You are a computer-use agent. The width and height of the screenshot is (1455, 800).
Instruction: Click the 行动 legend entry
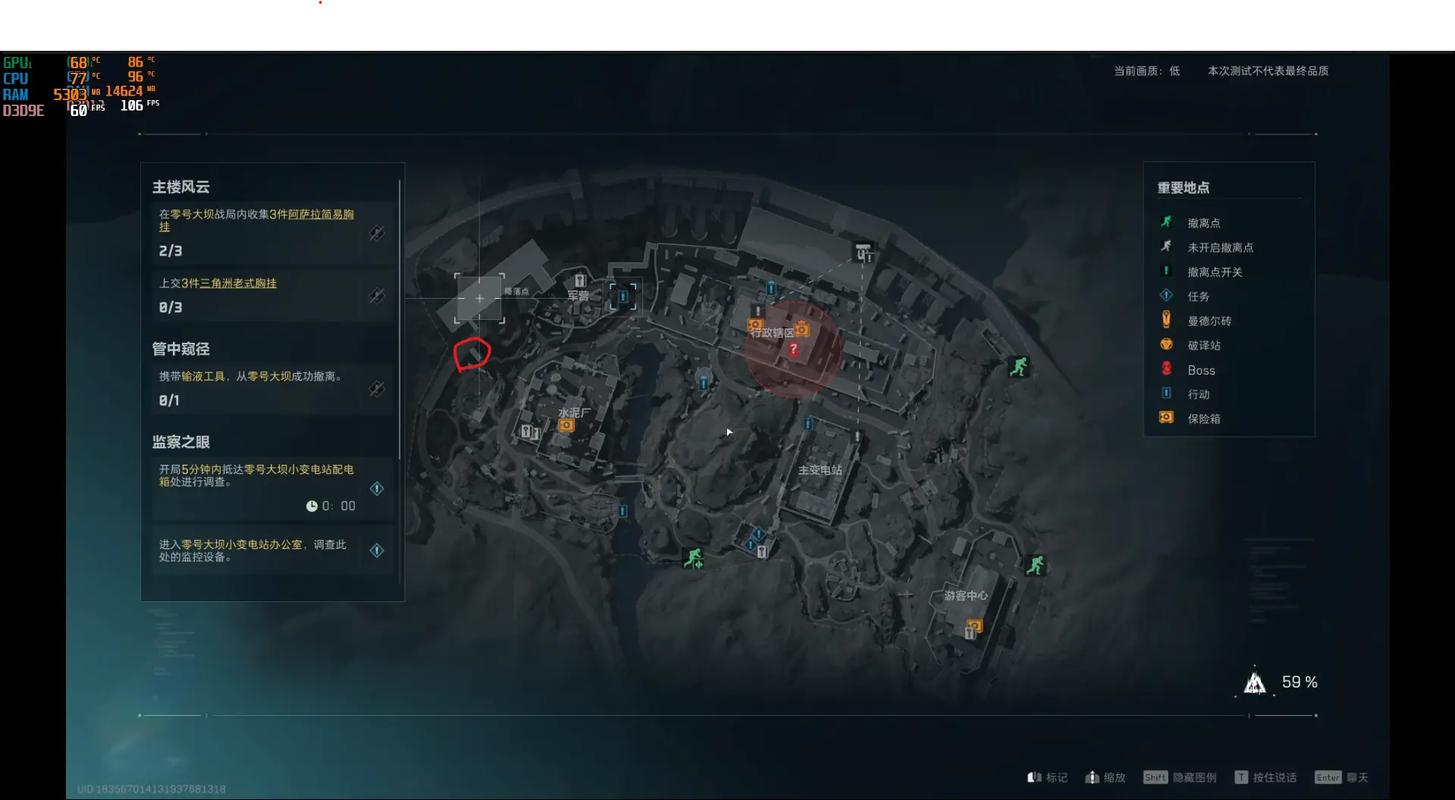(x=1198, y=394)
